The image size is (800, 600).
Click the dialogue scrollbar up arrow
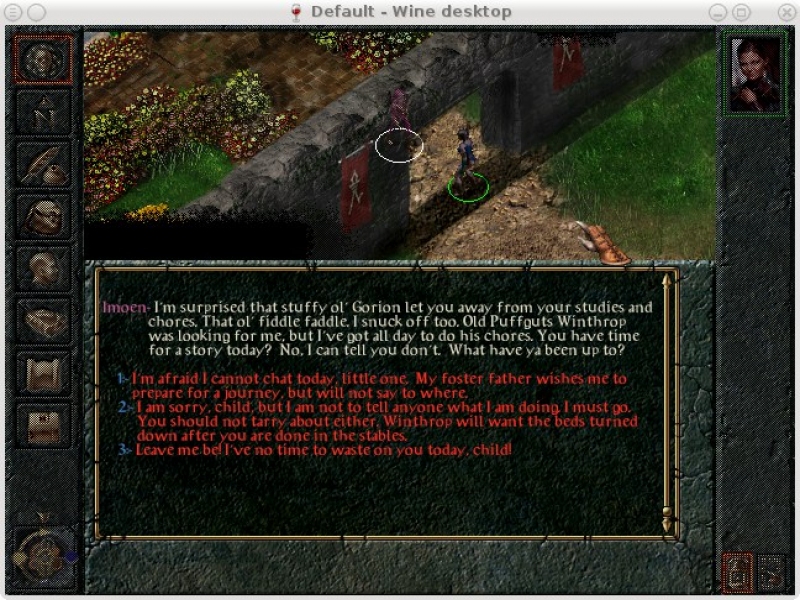[668, 279]
